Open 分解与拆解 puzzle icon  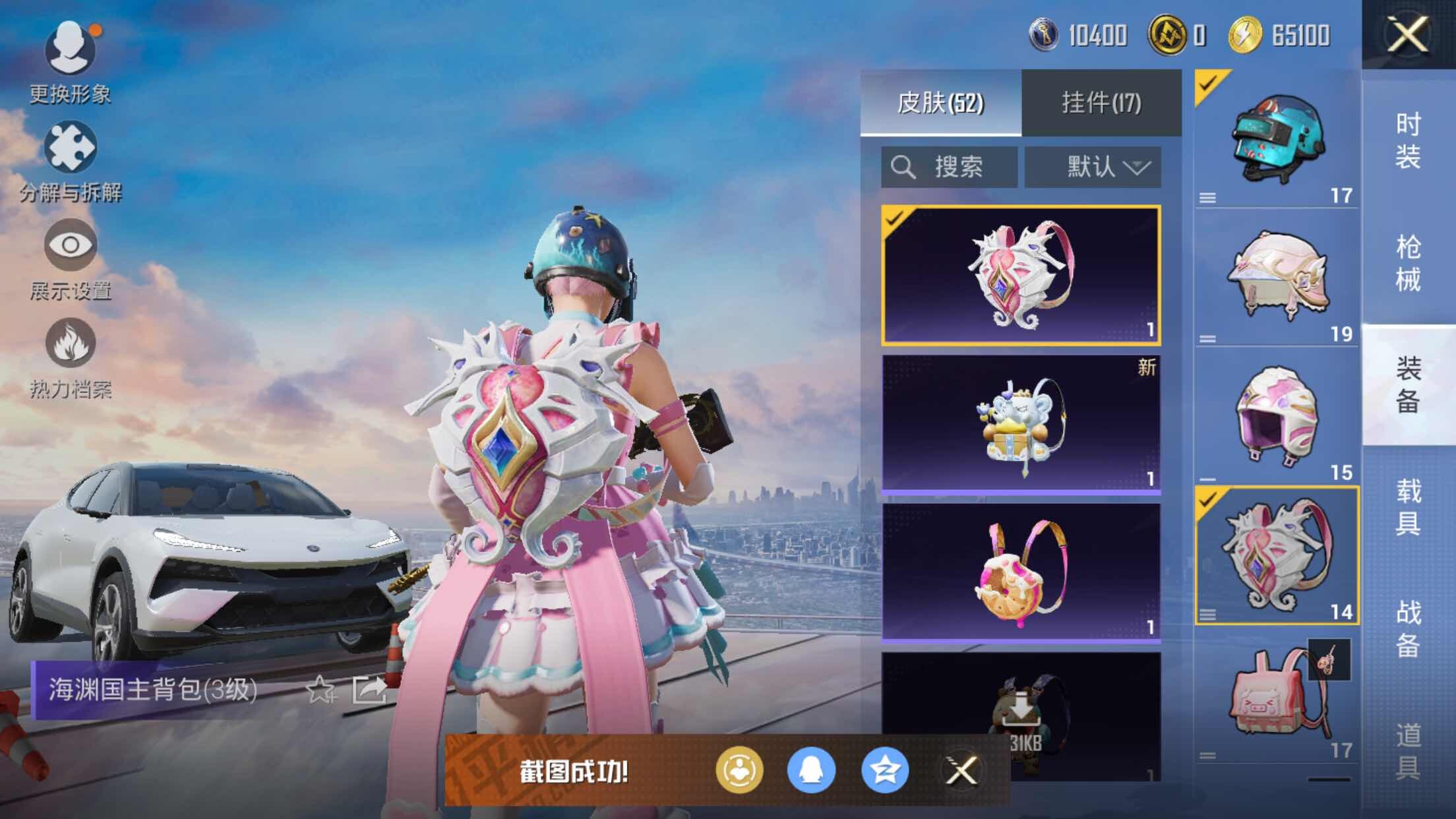[x=70, y=160]
